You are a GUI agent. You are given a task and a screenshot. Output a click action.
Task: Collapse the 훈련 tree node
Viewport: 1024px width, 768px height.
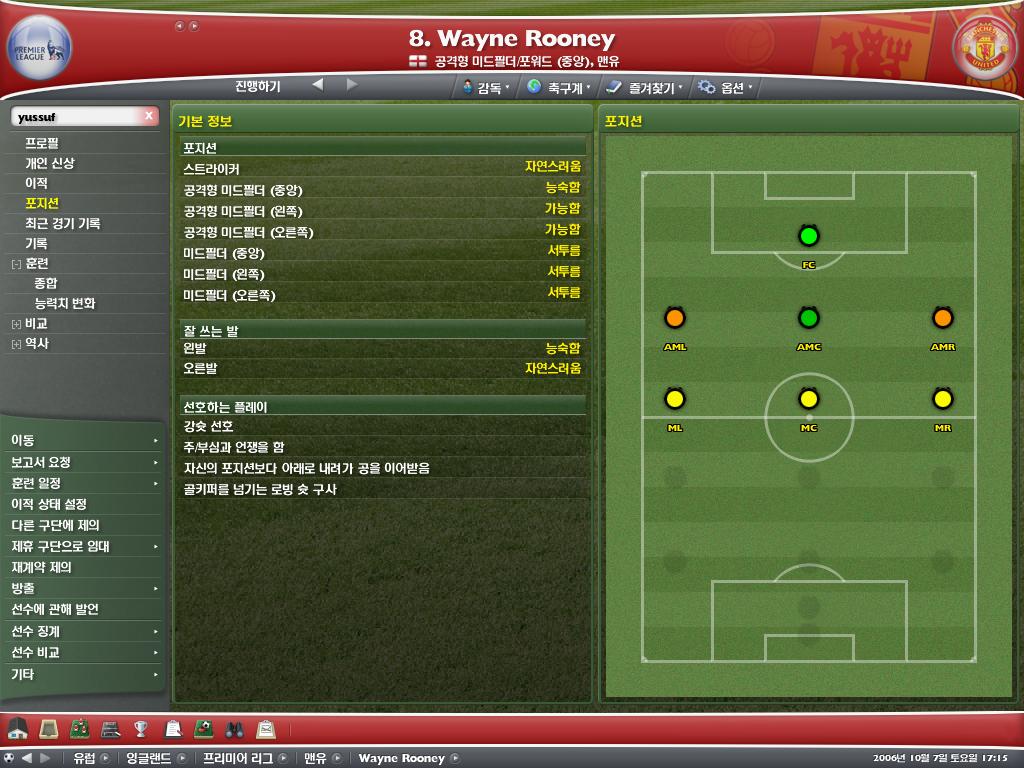16,264
